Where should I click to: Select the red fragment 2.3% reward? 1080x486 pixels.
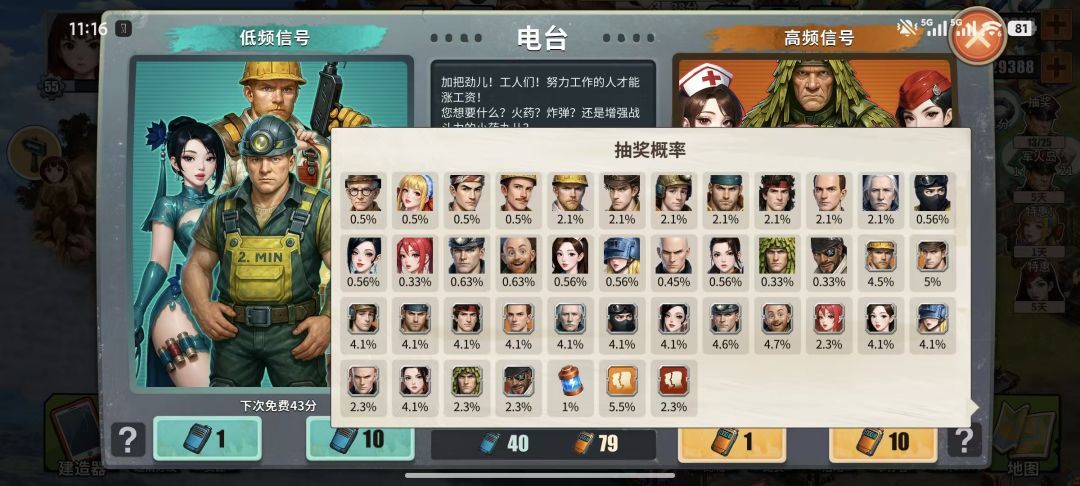673,381
